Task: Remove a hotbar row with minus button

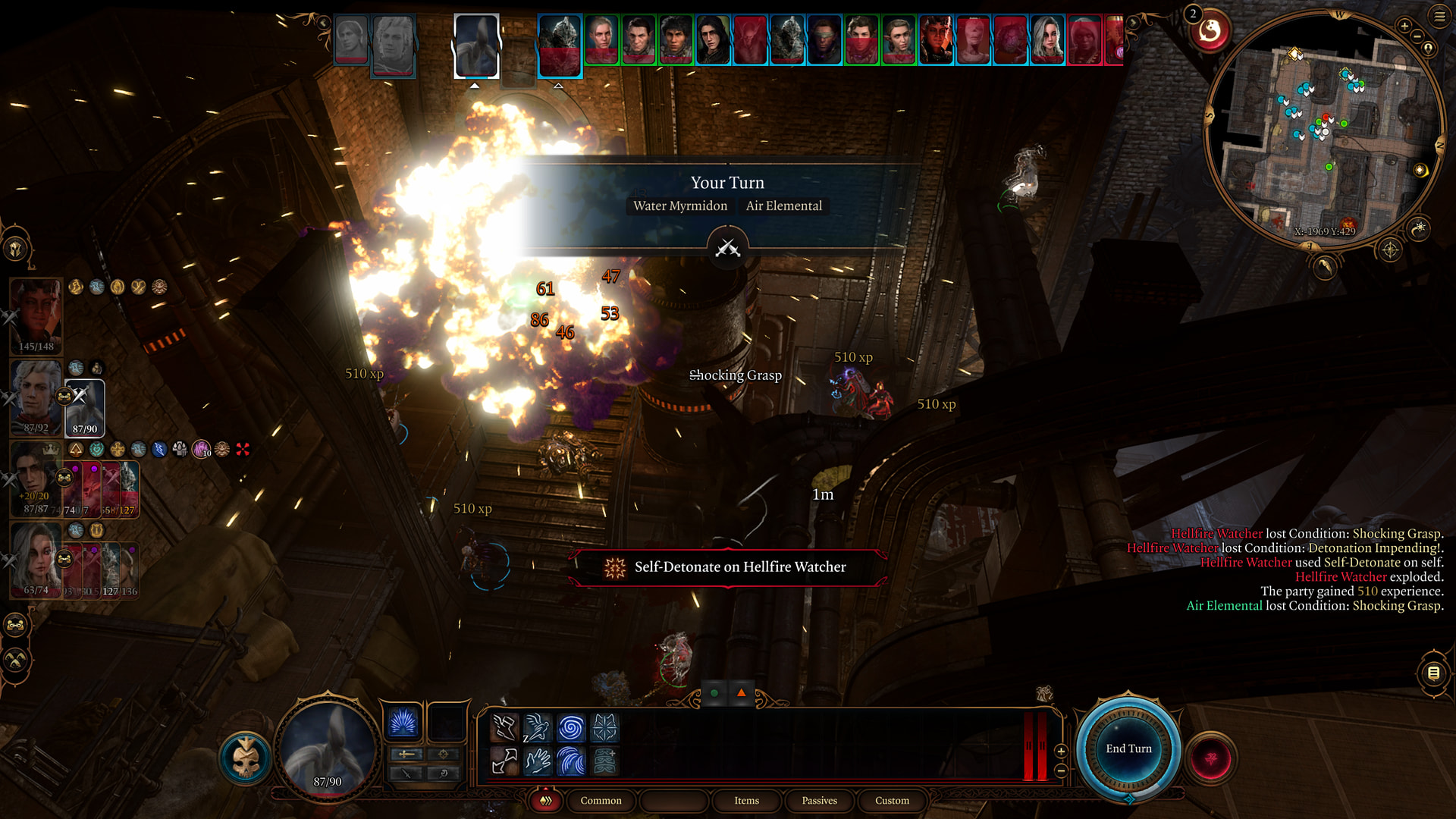Action: pos(1061,770)
